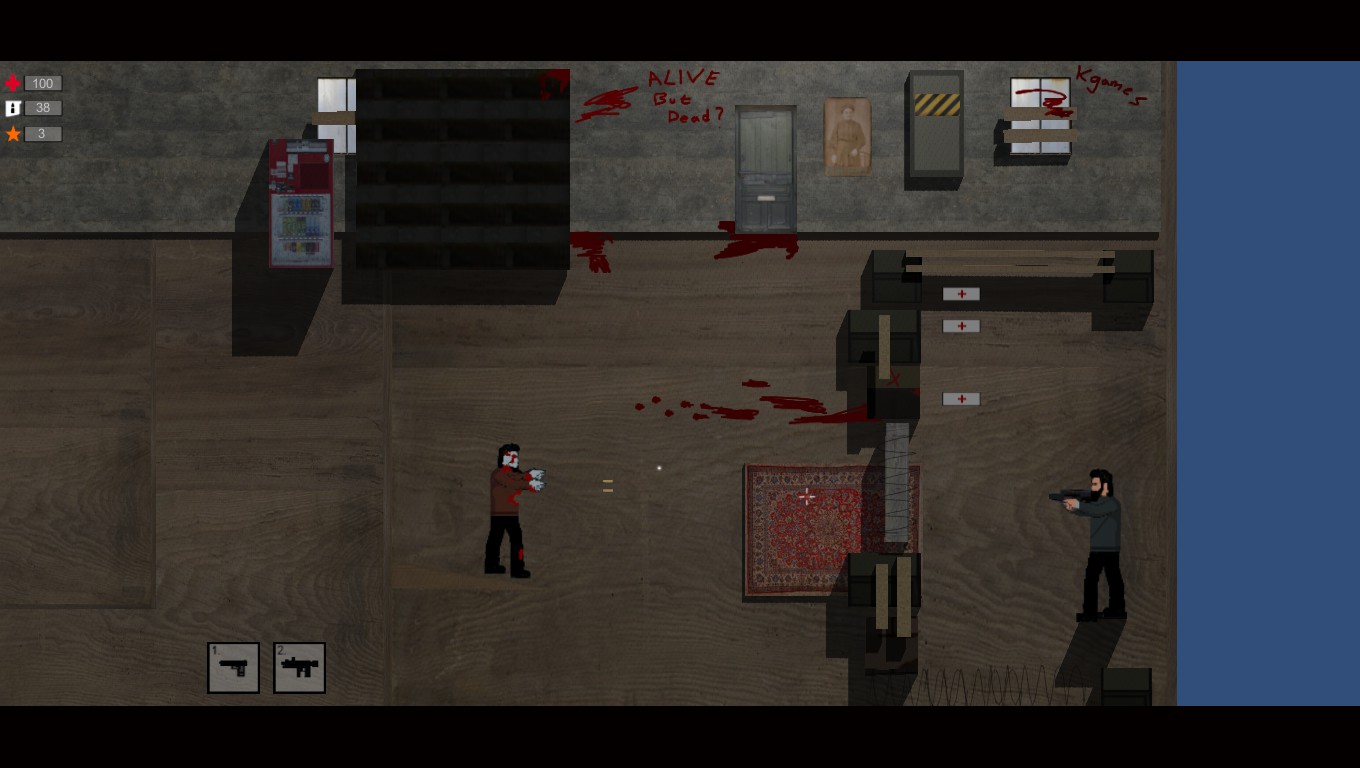Image resolution: width=1360 pixels, height=768 pixels.
Task: Select the pistol in weapon slot 1
Action: tap(233, 667)
